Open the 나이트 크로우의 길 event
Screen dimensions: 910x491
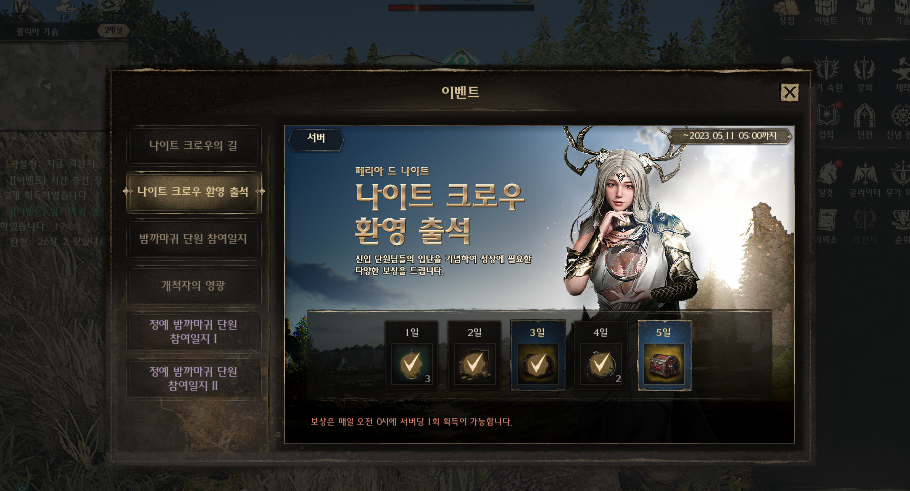(x=193, y=147)
